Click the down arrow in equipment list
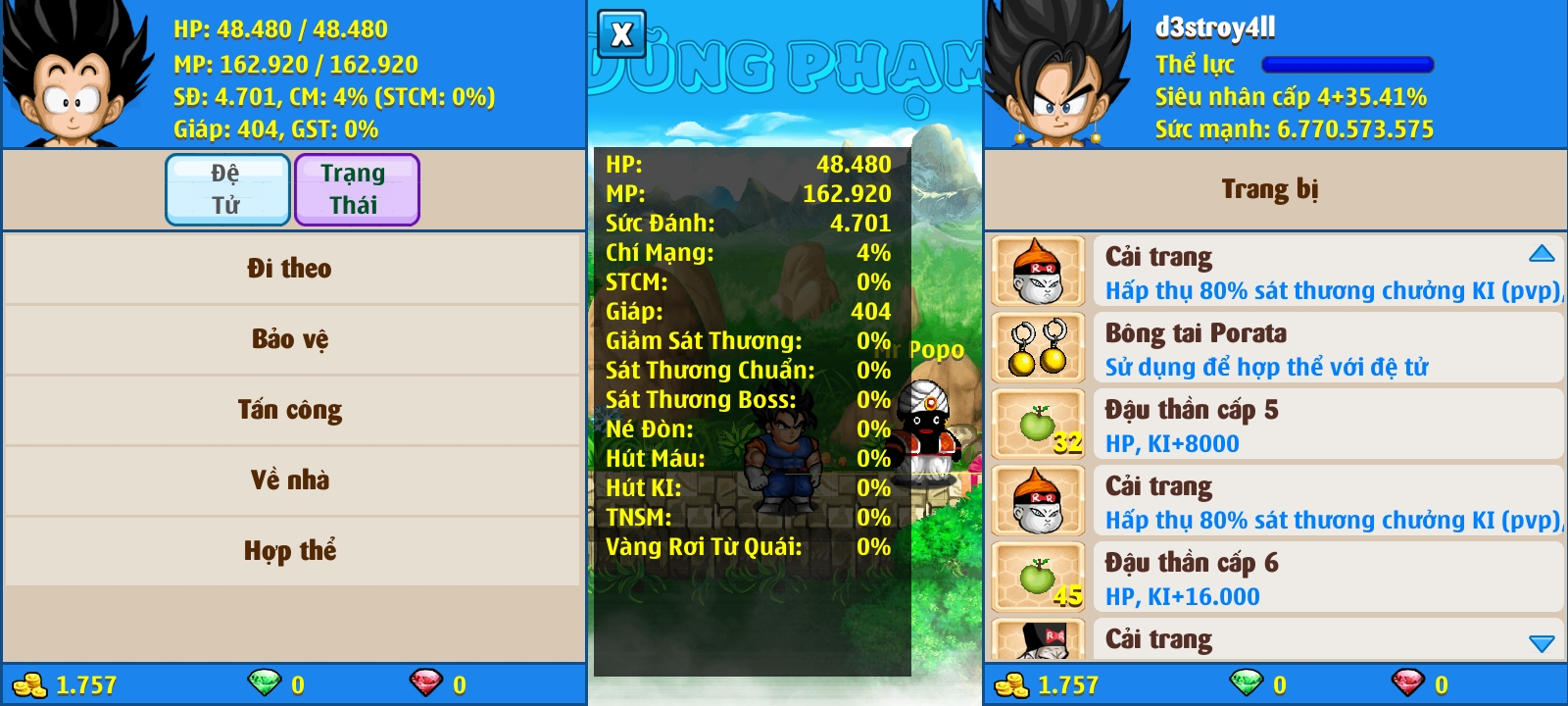Screen dimensions: 1568x706 pyautogui.click(x=1542, y=643)
